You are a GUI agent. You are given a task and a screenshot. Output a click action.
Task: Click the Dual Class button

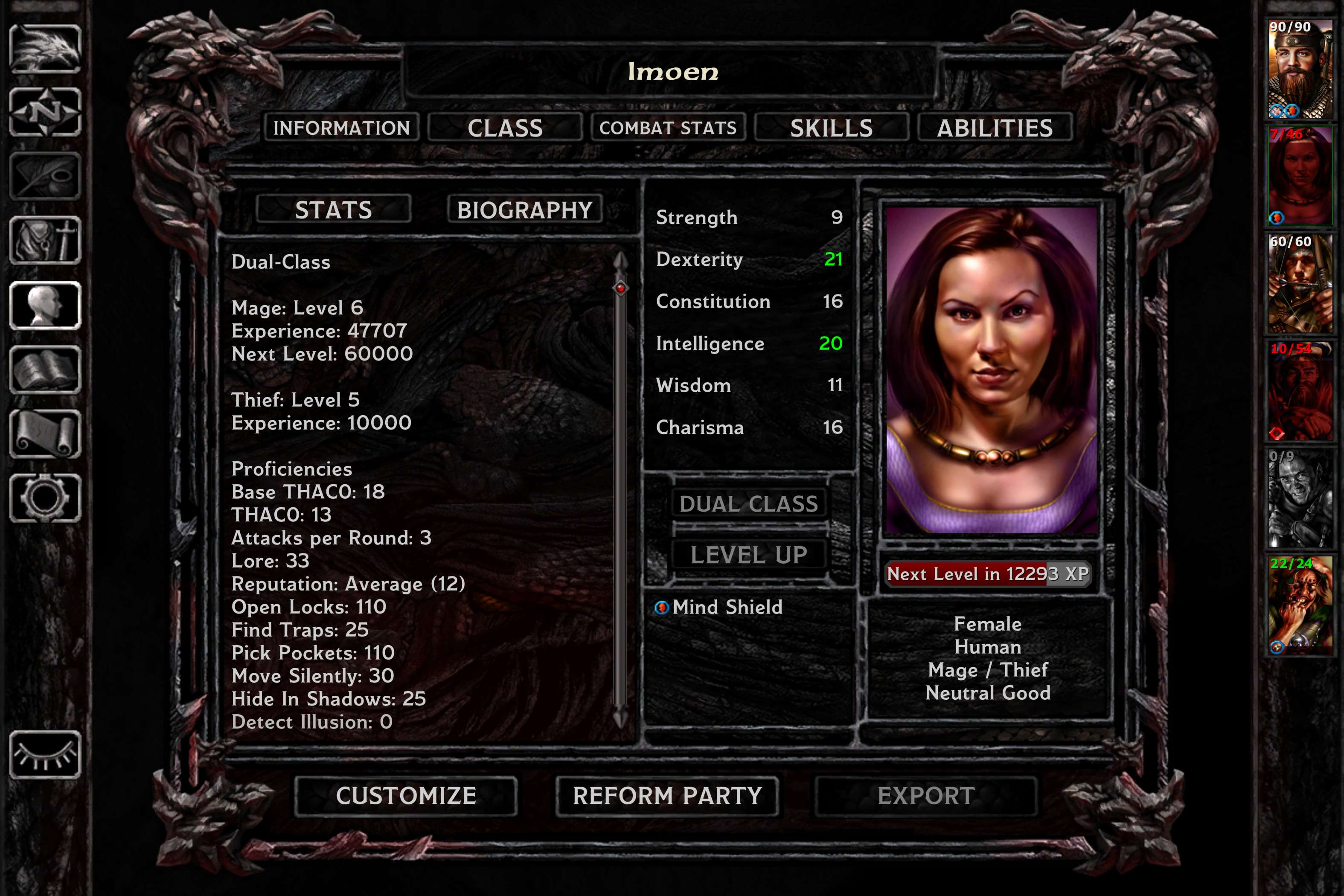[748, 503]
